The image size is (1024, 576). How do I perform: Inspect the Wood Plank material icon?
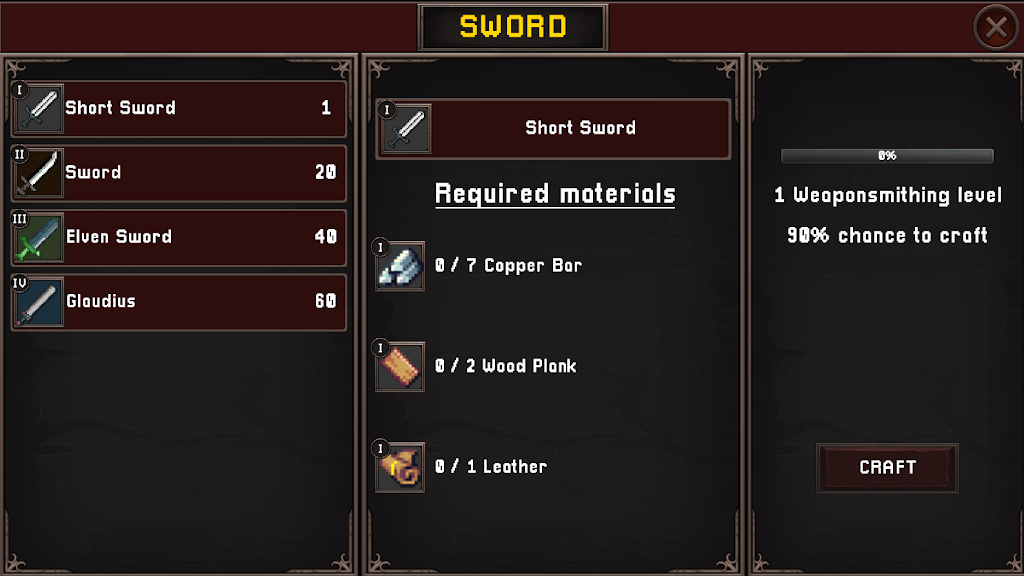(400, 367)
